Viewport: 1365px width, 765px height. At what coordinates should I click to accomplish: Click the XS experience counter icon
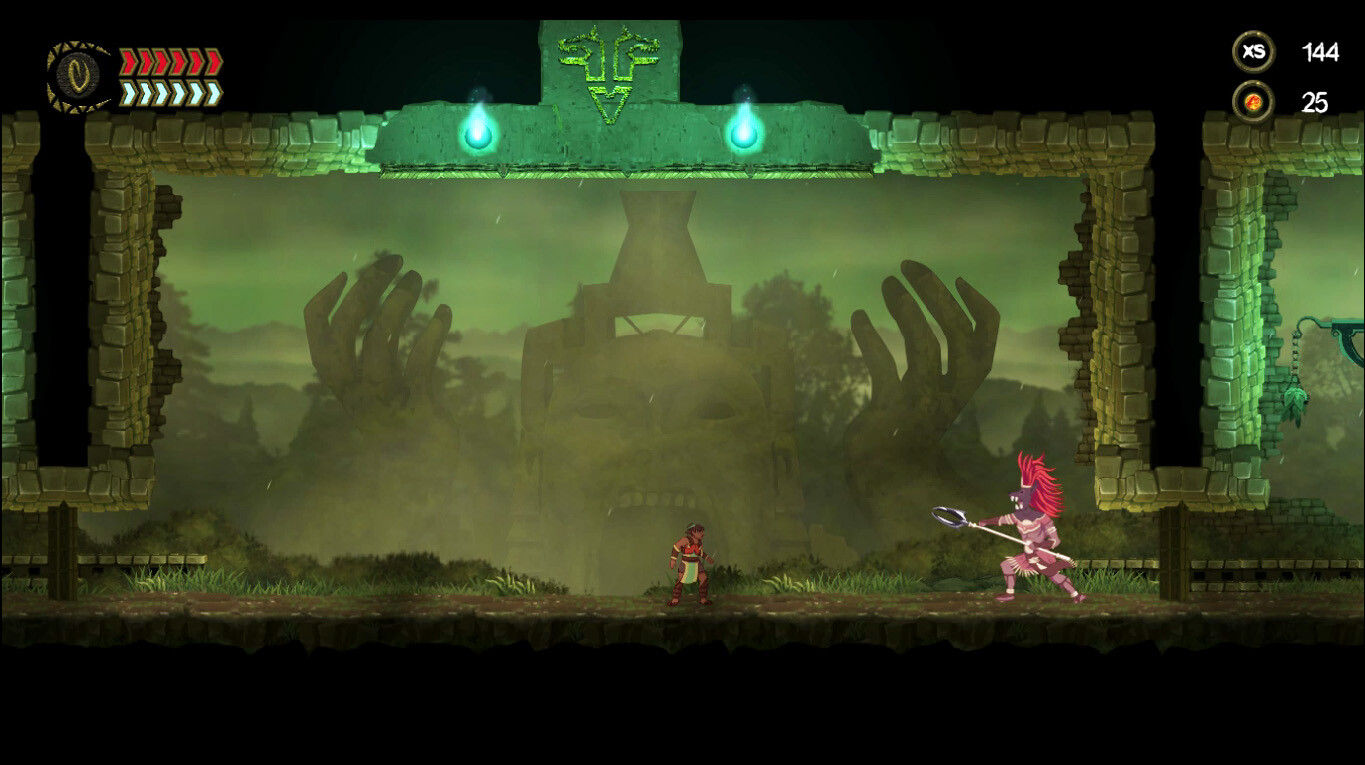click(1253, 49)
